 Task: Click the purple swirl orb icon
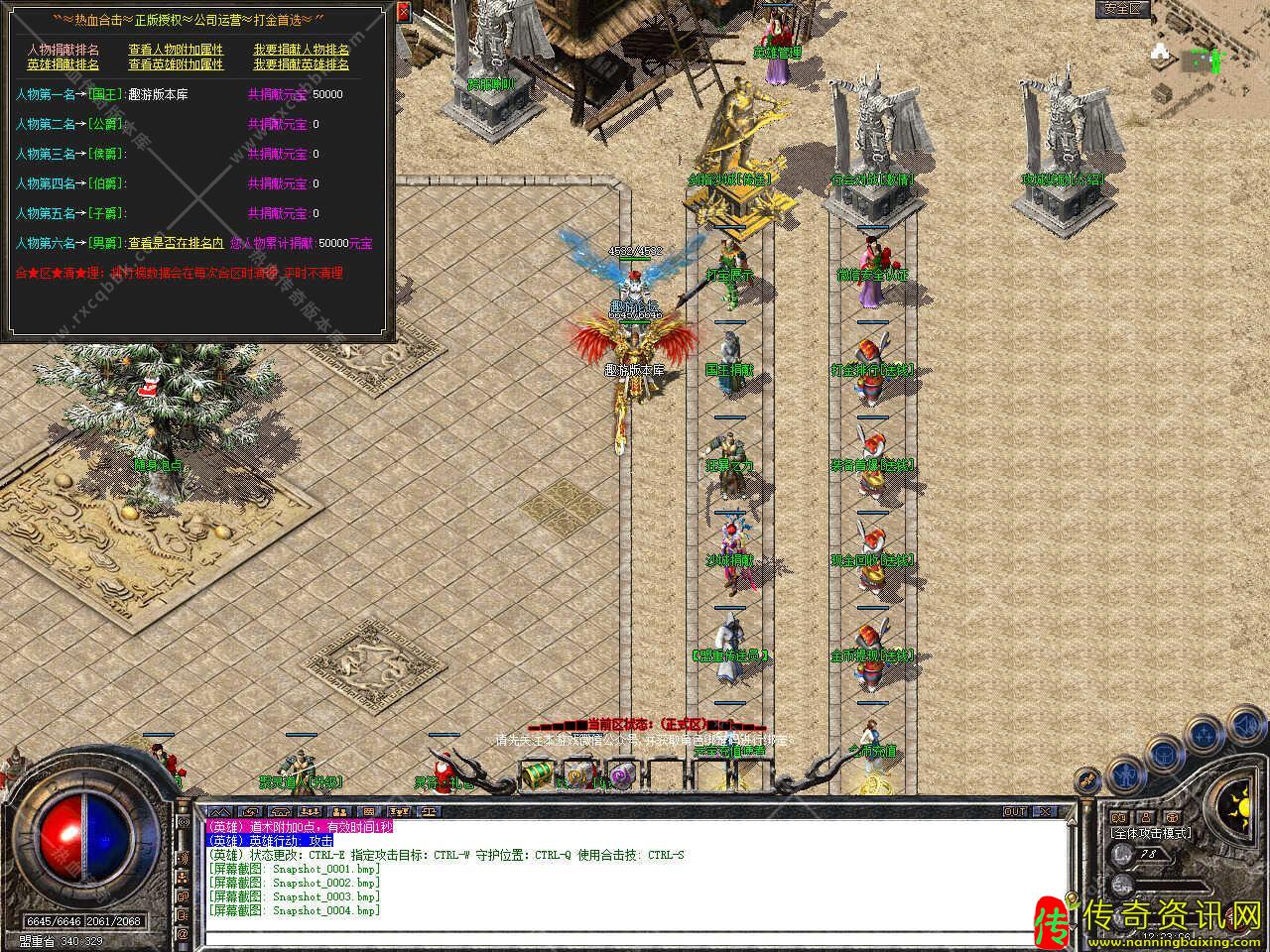click(622, 774)
